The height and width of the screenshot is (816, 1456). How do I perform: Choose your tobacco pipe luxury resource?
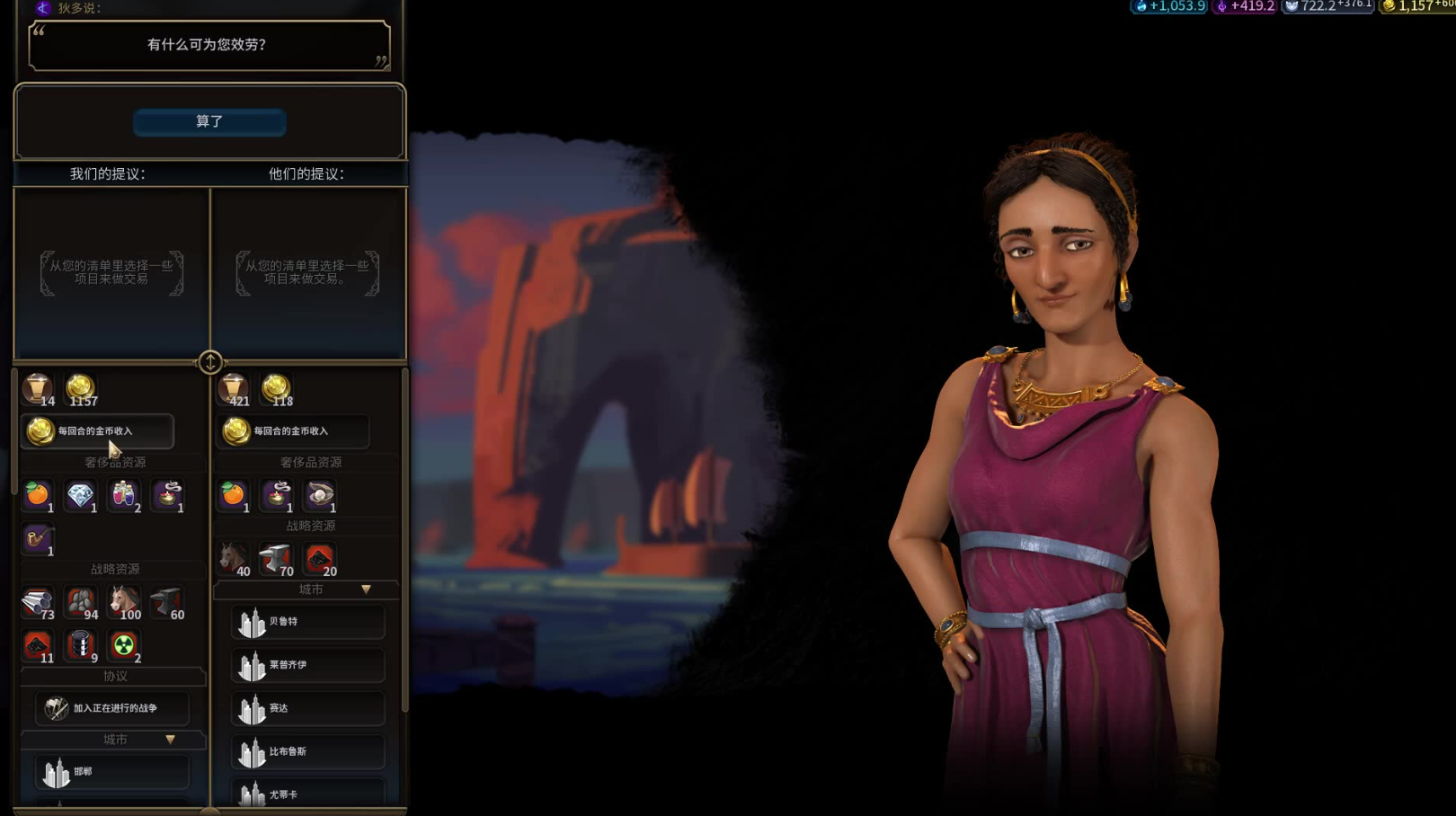[38, 540]
